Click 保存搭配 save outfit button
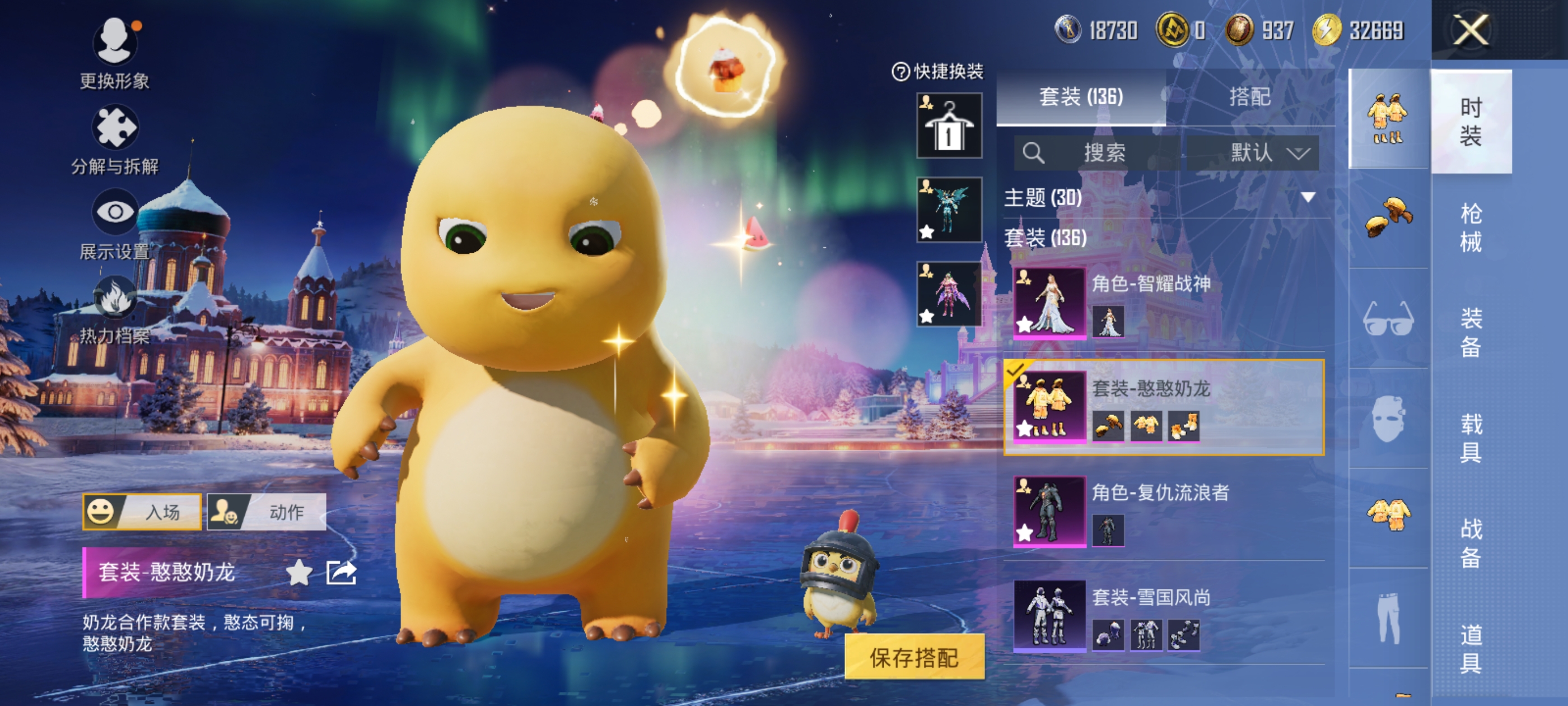 click(x=914, y=657)
